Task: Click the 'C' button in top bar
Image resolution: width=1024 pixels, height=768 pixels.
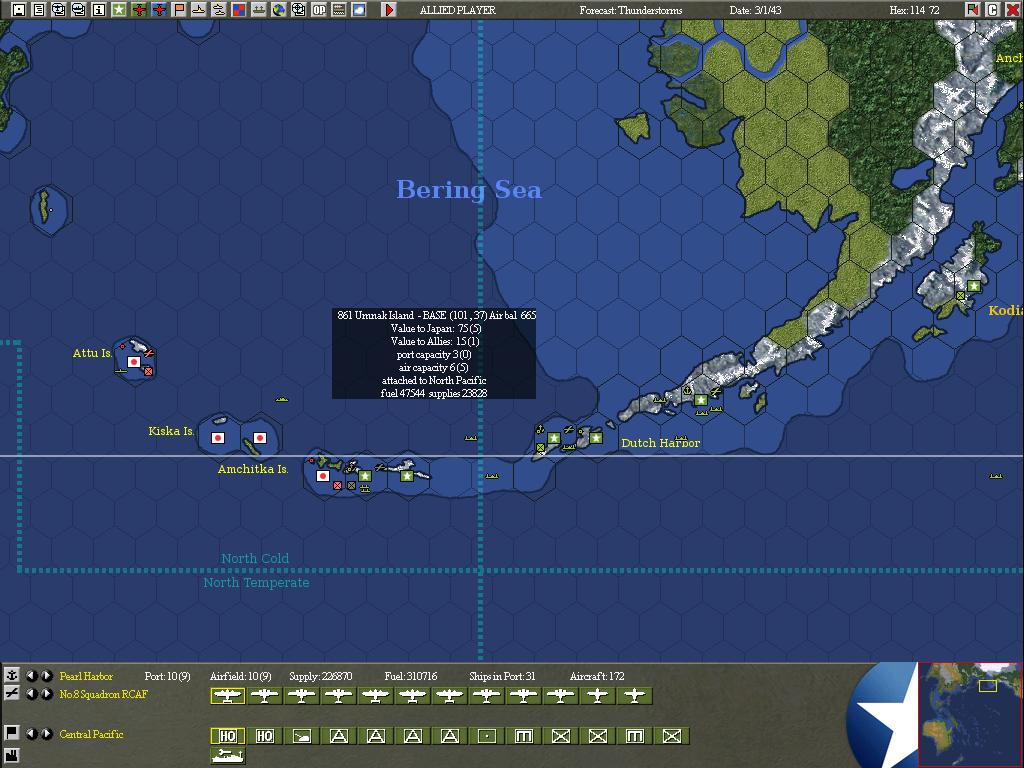Action: coord(993,10)
